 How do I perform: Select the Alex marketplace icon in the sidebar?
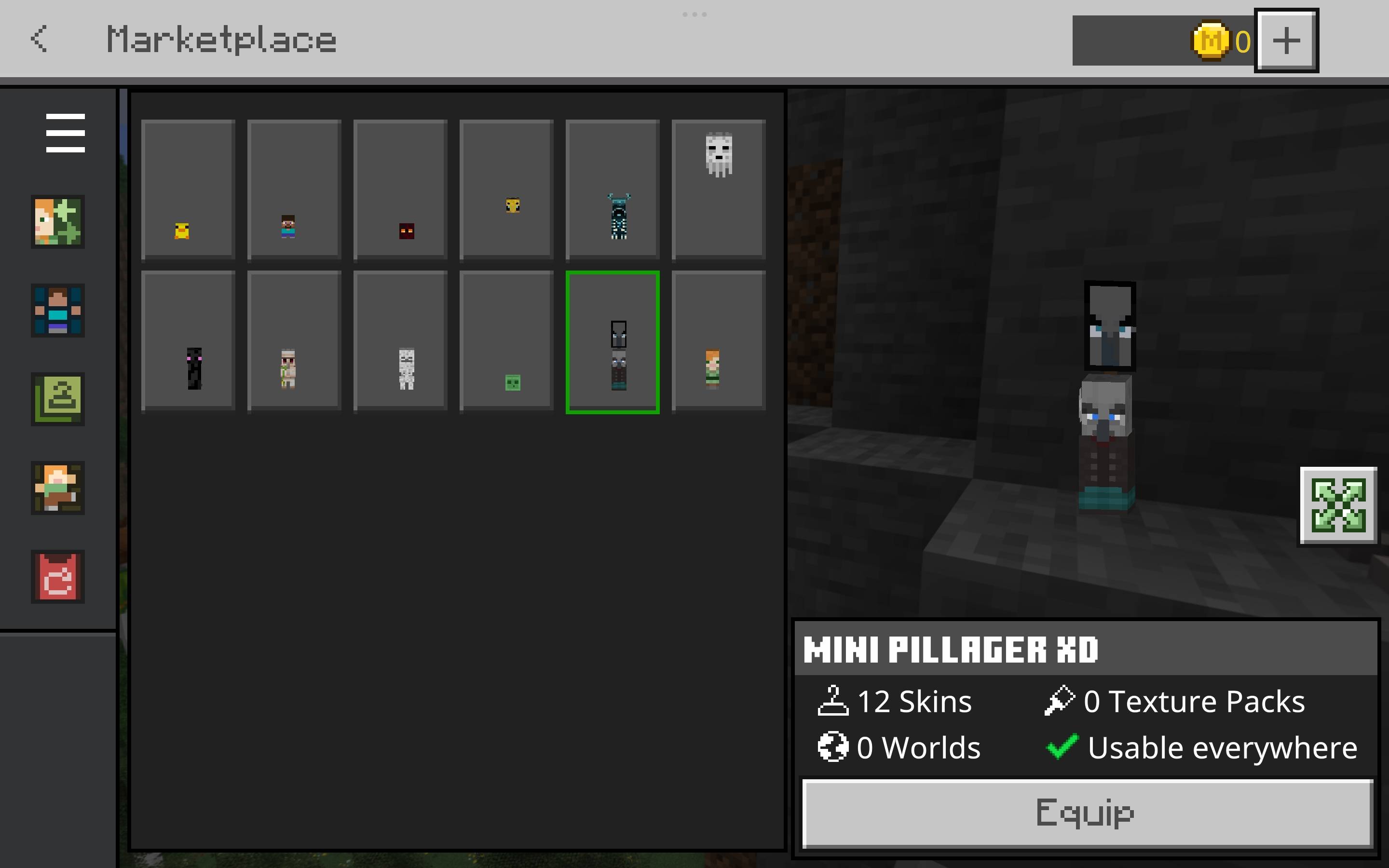point(58,223)
